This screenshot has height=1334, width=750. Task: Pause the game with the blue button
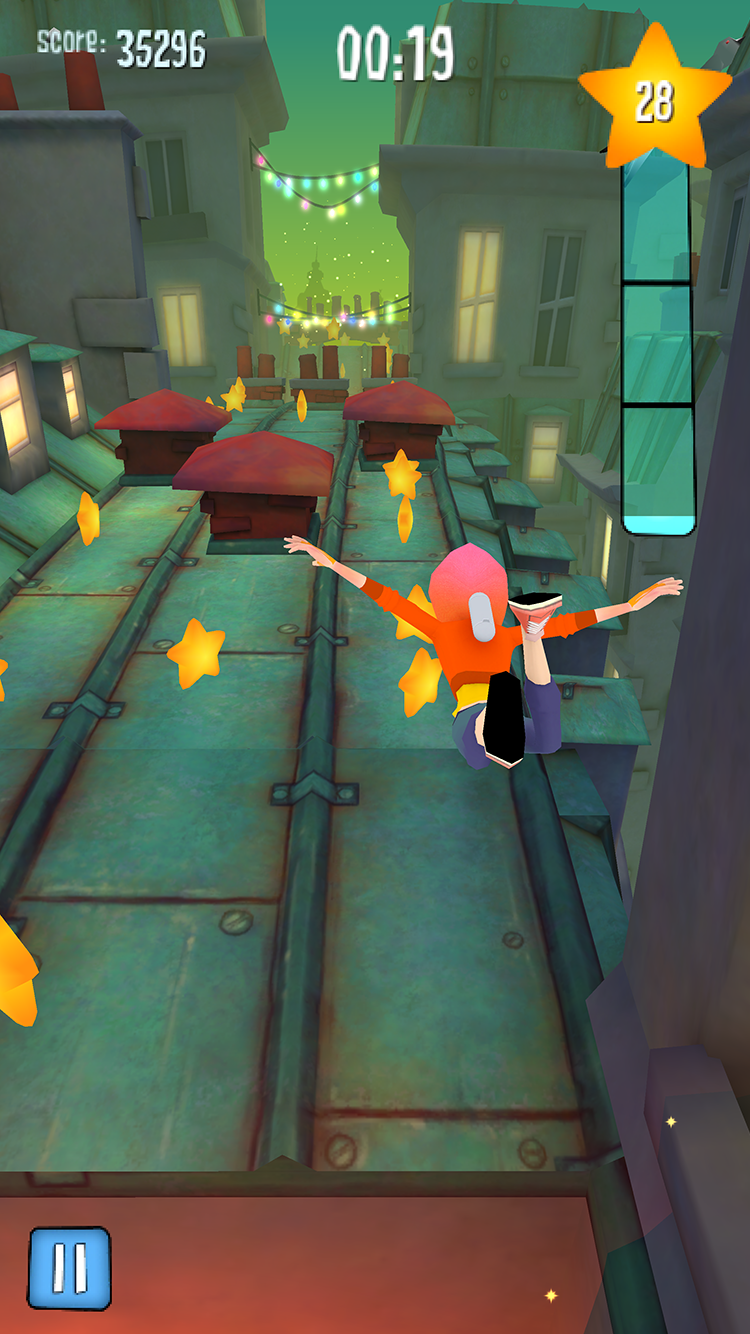coord(69,1268)
